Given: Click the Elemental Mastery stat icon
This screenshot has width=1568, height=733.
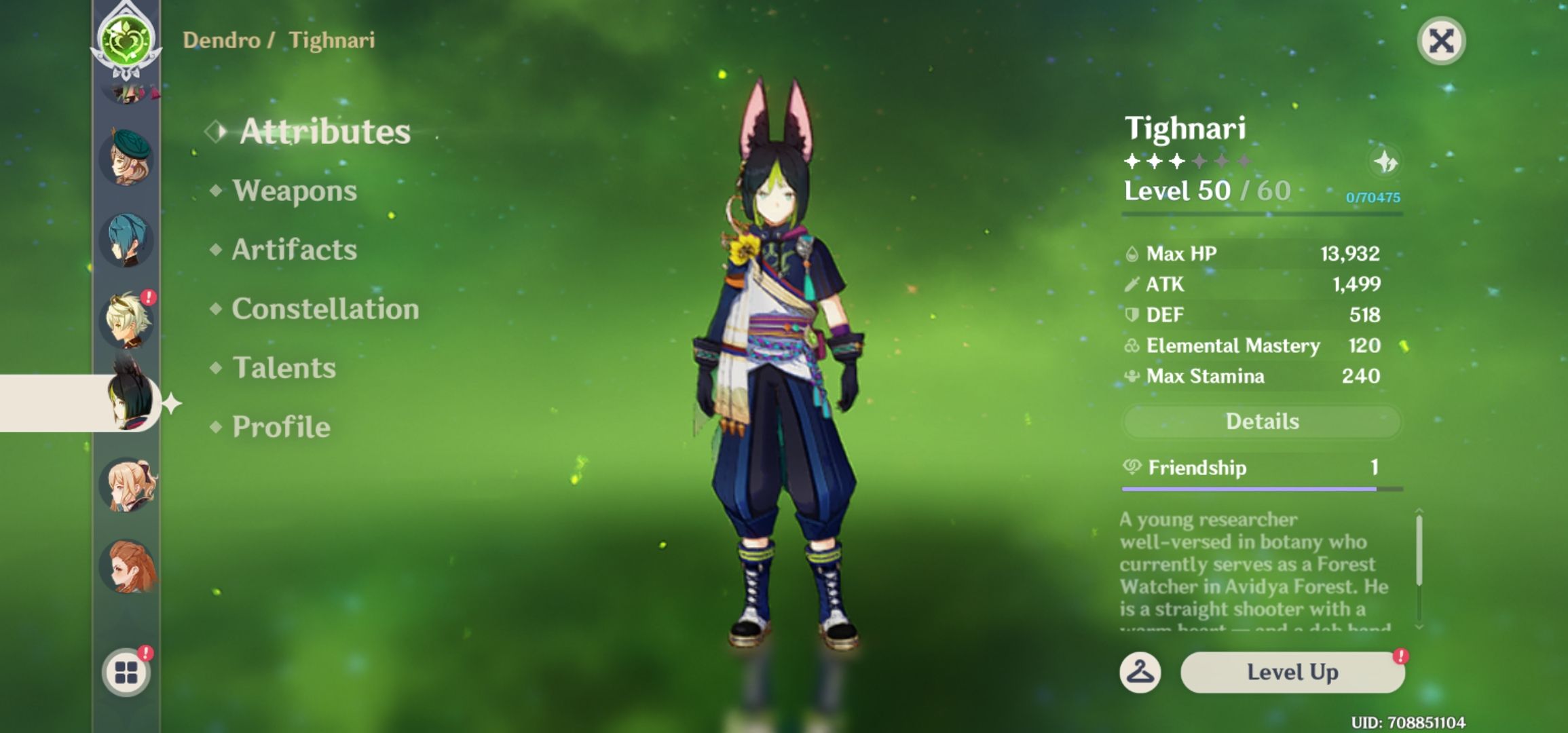Looking at the screenshot, I should tap(1132, 345).
